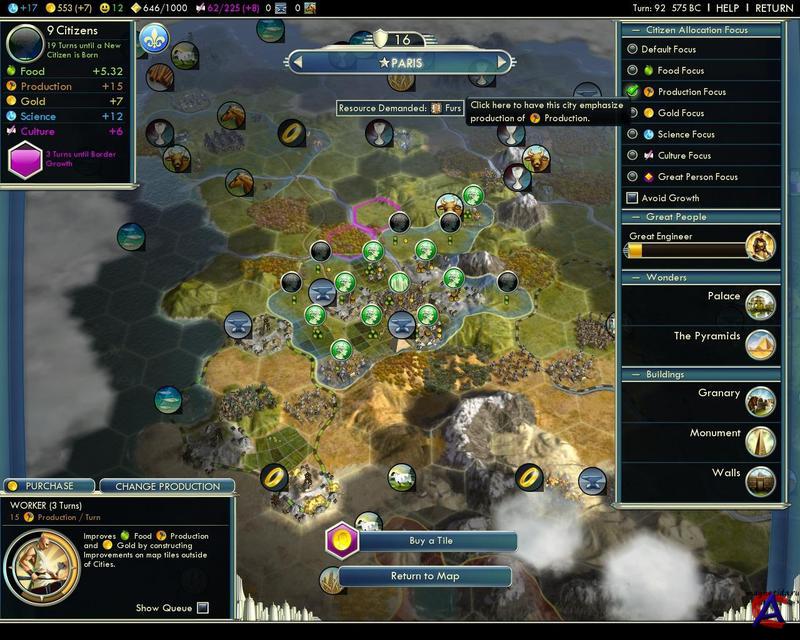This screenshot has height=640, width=800.
Task: Click Return in the top bar
Action: (774, 8)
